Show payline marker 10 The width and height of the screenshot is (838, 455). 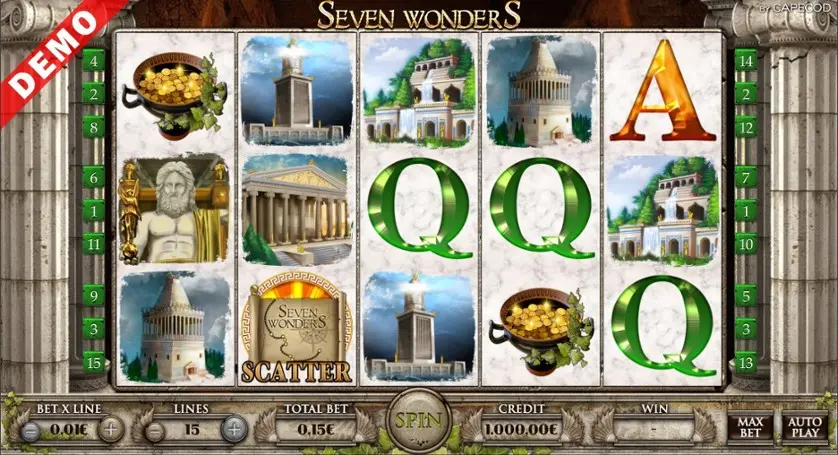click(x=745, y=243)
